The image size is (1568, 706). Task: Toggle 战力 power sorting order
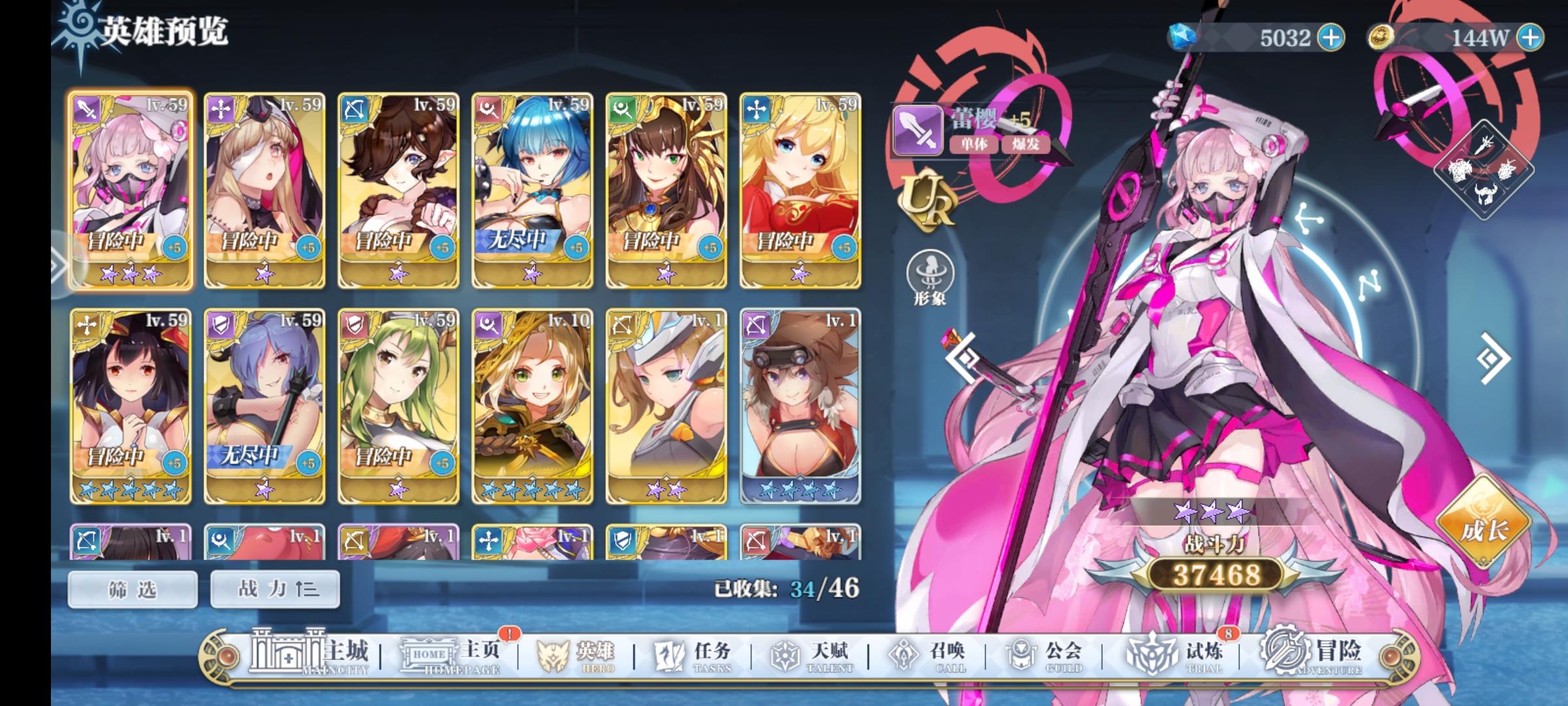click(274, 588)
